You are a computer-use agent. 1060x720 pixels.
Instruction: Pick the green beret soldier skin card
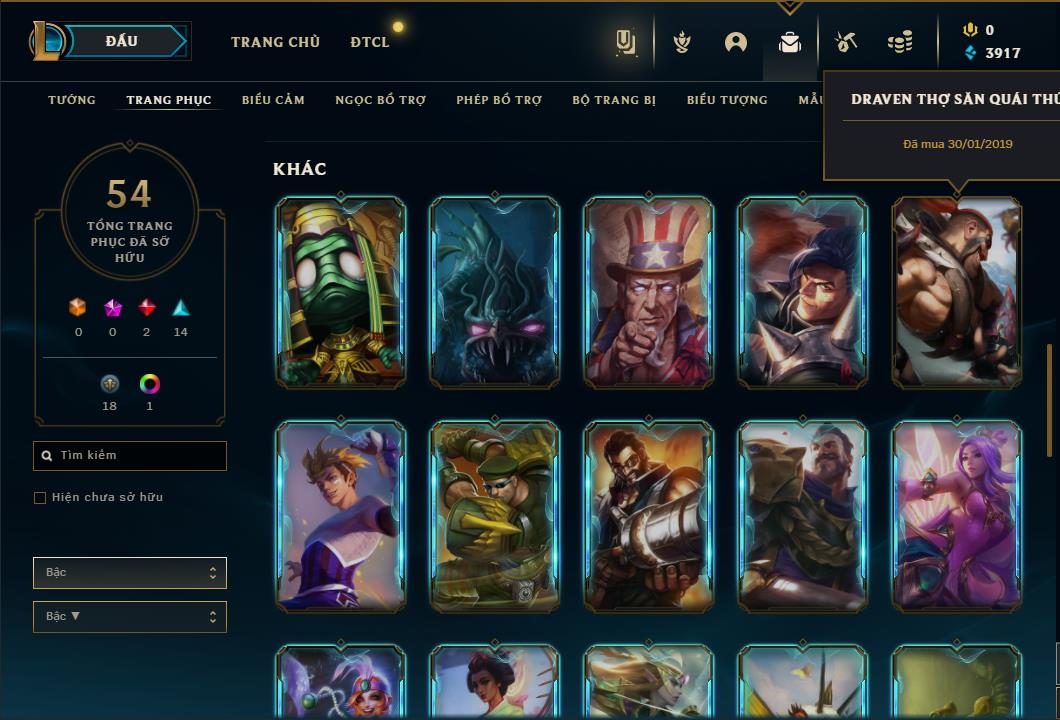coord(495,516)
